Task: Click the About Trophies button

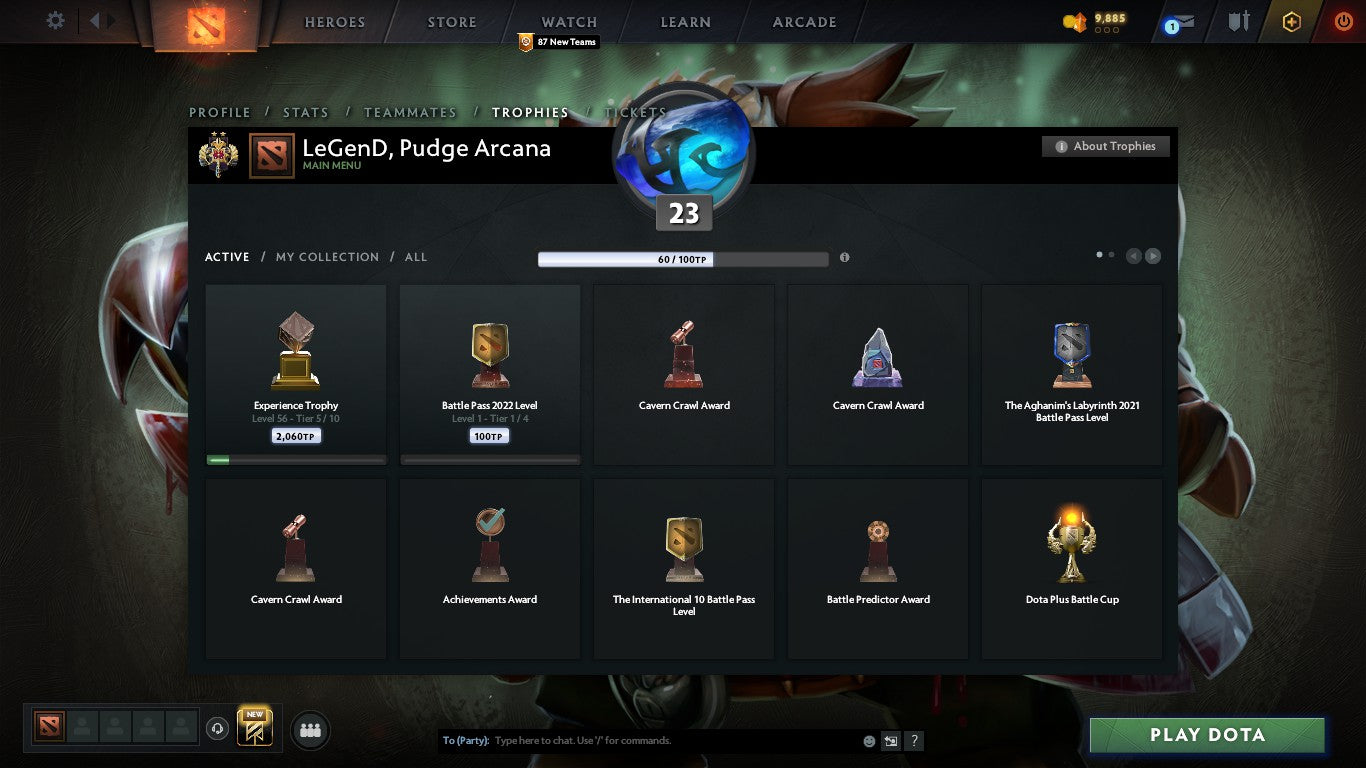Action: 1105,146
